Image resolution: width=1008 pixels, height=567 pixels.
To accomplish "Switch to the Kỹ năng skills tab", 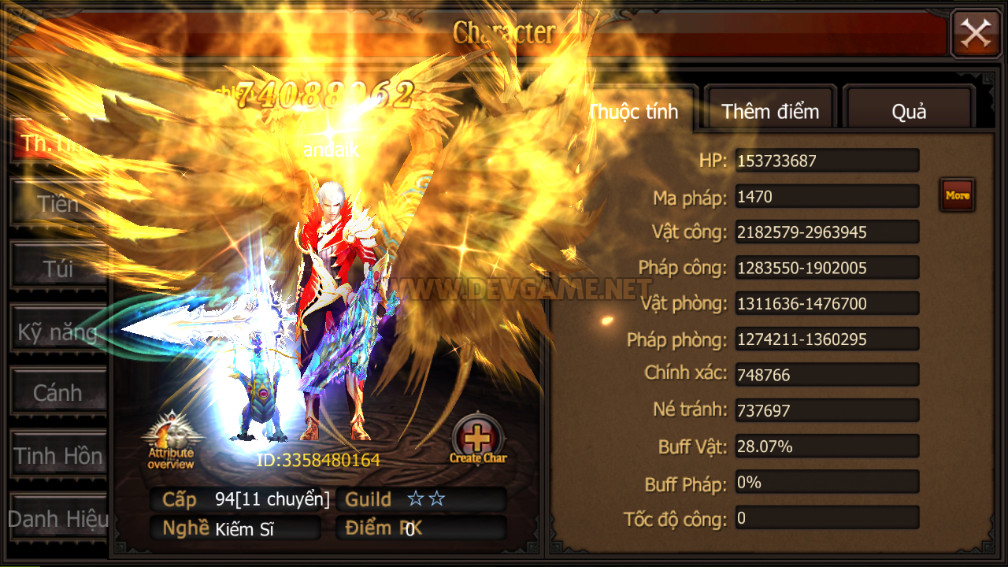I will pyautogui.click(x=58, y=332).
